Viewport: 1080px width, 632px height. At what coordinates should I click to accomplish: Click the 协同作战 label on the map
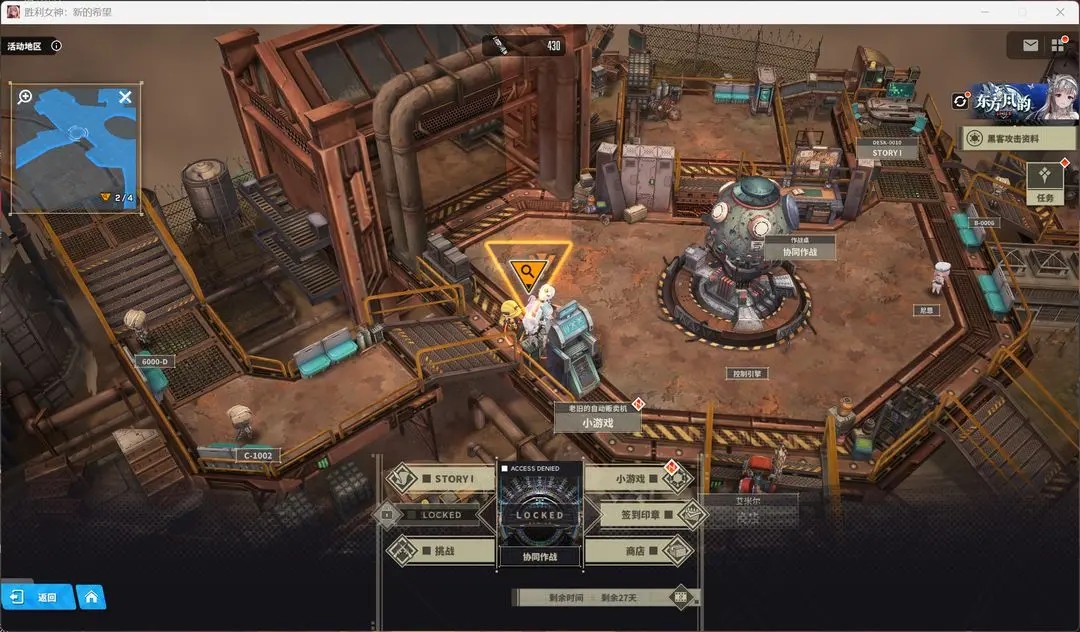pos(799,252)
